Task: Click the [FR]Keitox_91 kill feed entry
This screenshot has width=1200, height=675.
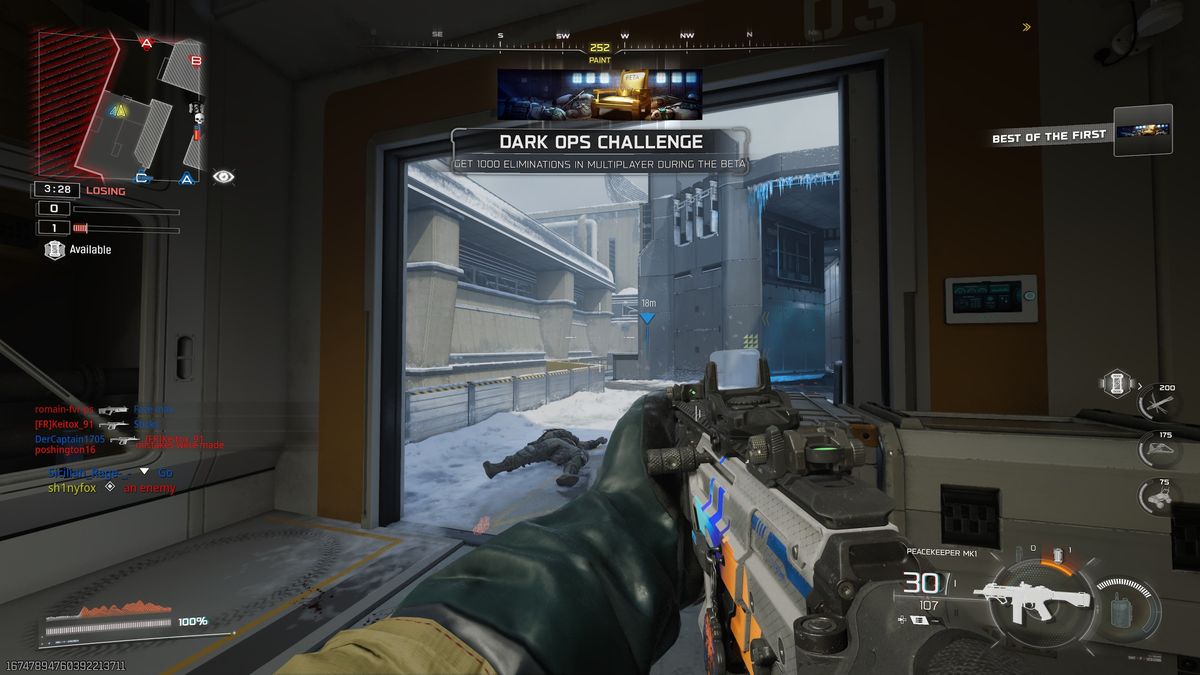Action: coord(70,424)
